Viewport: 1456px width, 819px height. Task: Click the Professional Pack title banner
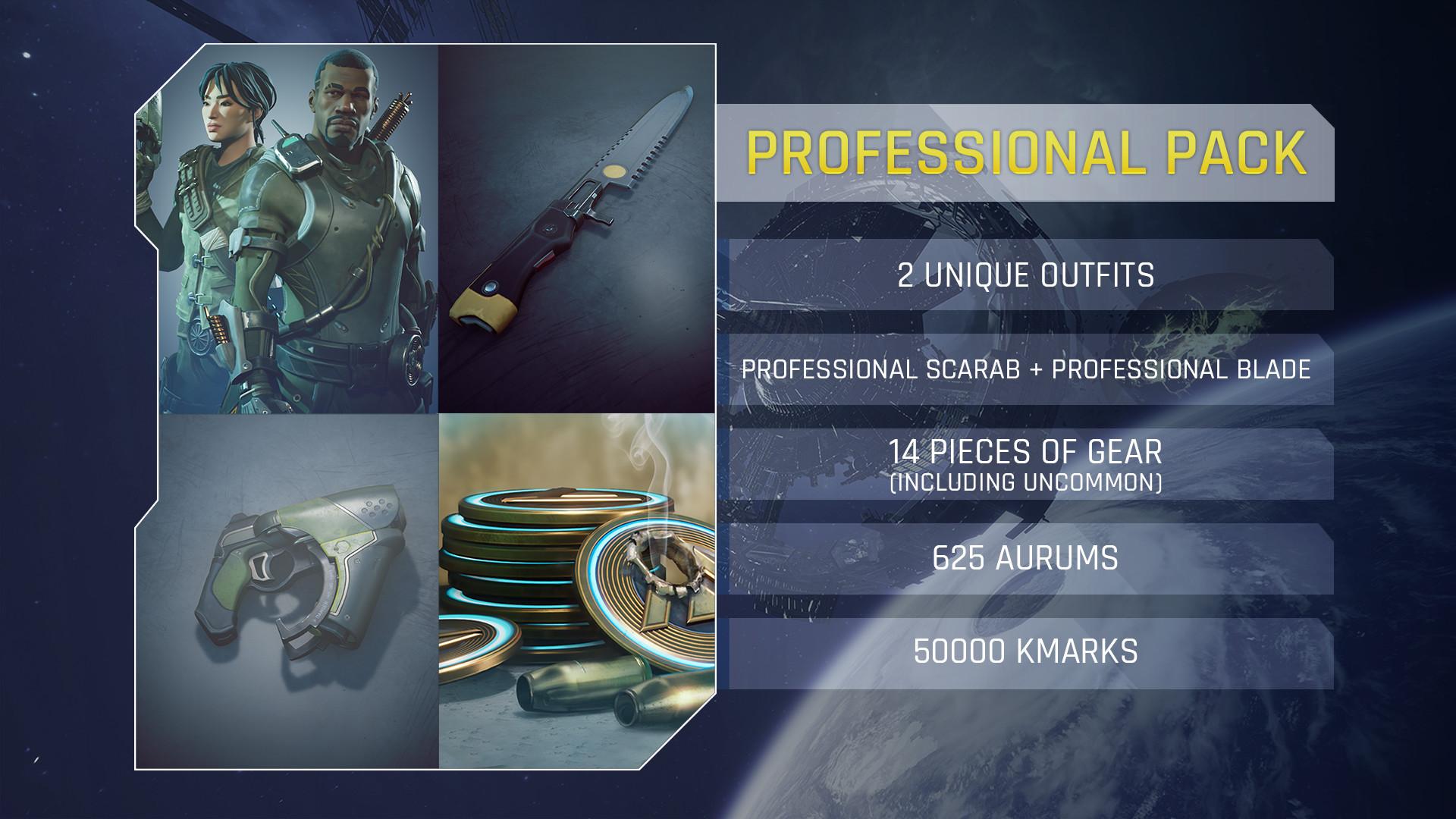(x=1025, y=152)
